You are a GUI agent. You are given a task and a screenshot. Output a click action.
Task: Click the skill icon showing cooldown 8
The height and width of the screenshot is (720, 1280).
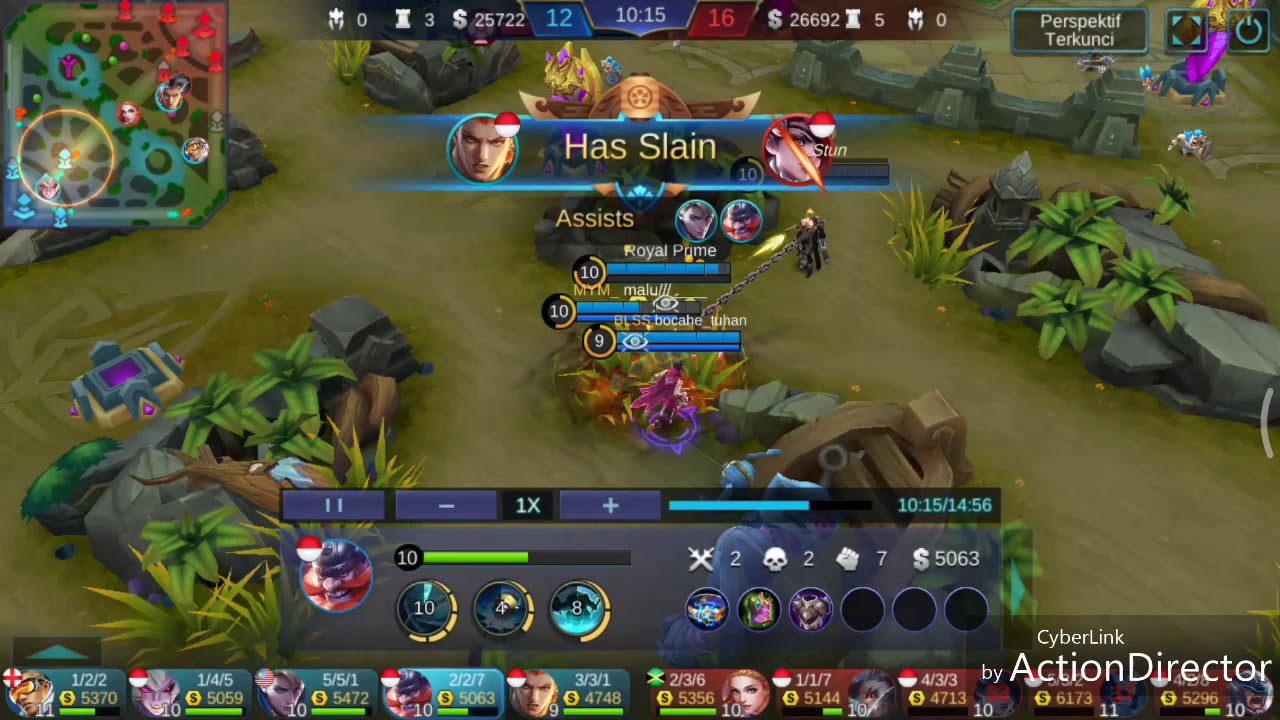click(578, 608)
